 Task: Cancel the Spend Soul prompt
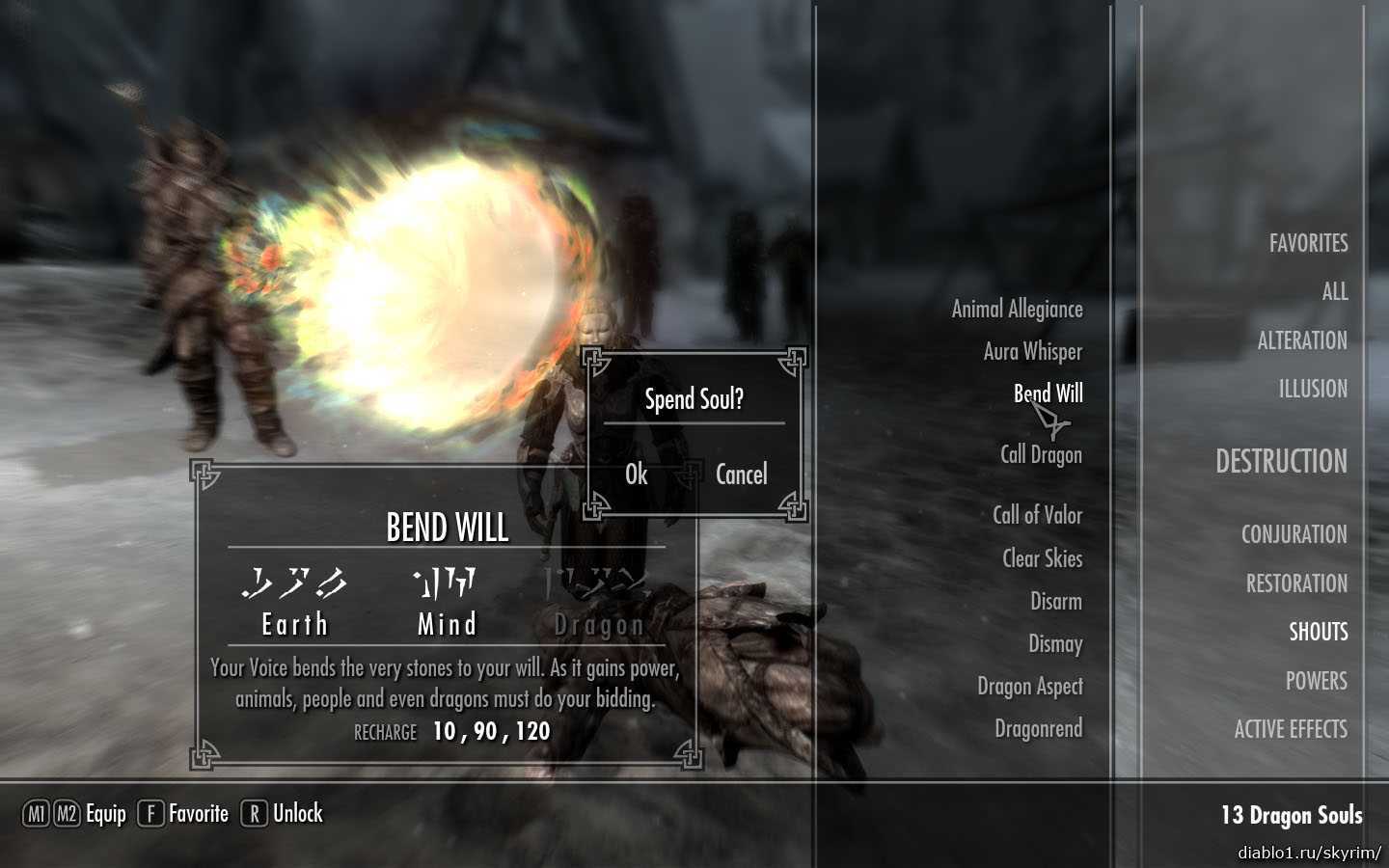pos(741,475)
